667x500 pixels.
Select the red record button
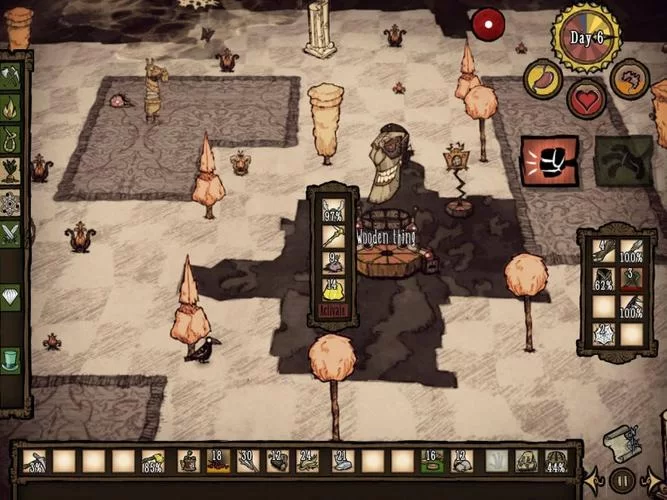click(x=487, y=24)
